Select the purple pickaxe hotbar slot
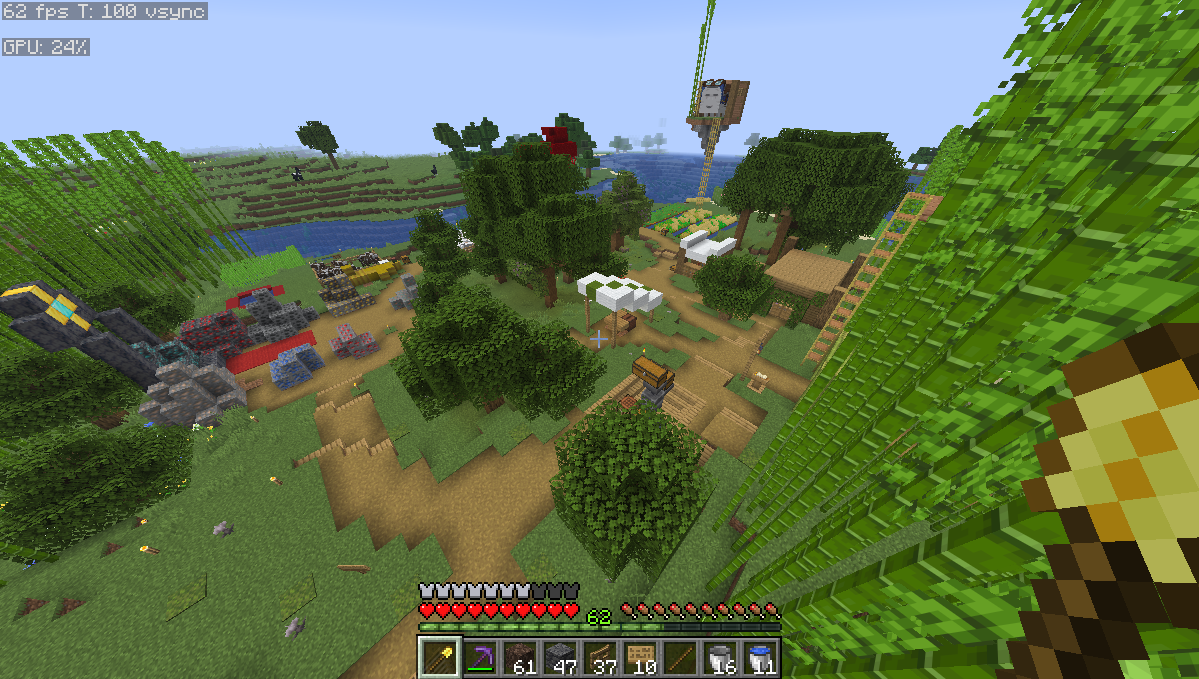The image size is (1199, 679). click(480, 657)
